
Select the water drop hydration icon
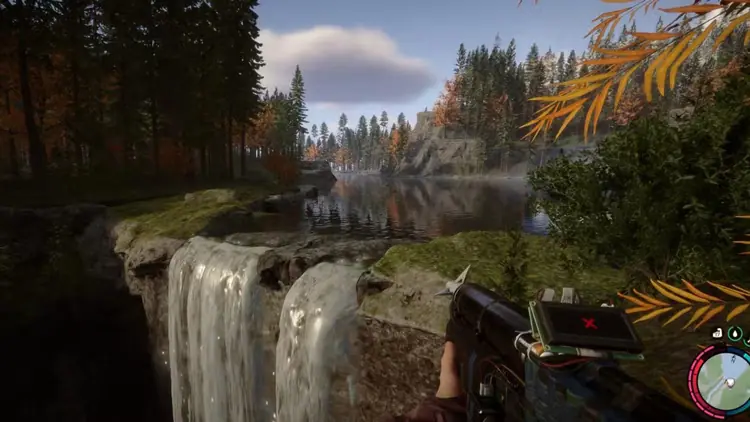click(735, 334)
